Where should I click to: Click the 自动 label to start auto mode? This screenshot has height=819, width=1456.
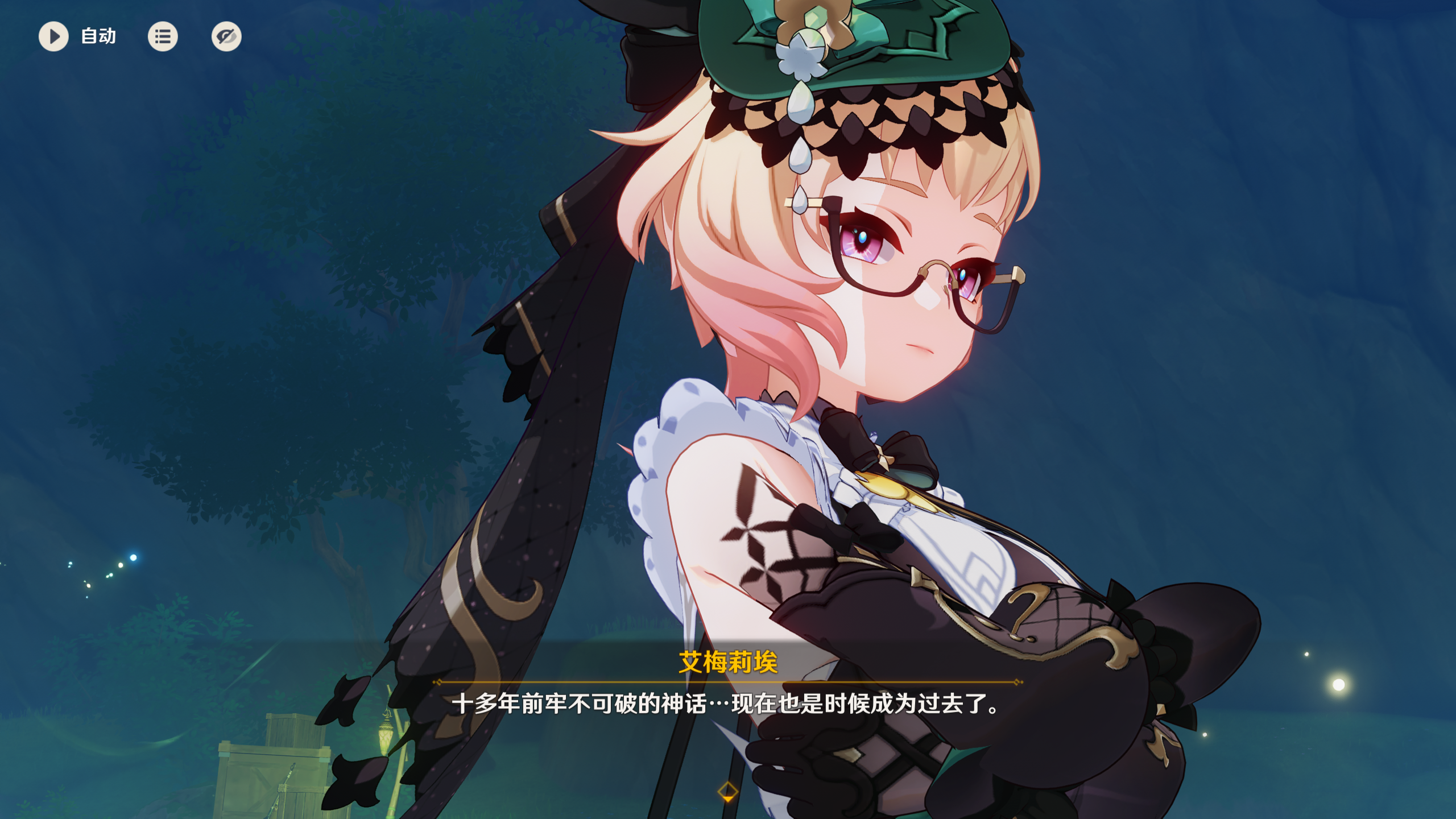coord(98,36)
